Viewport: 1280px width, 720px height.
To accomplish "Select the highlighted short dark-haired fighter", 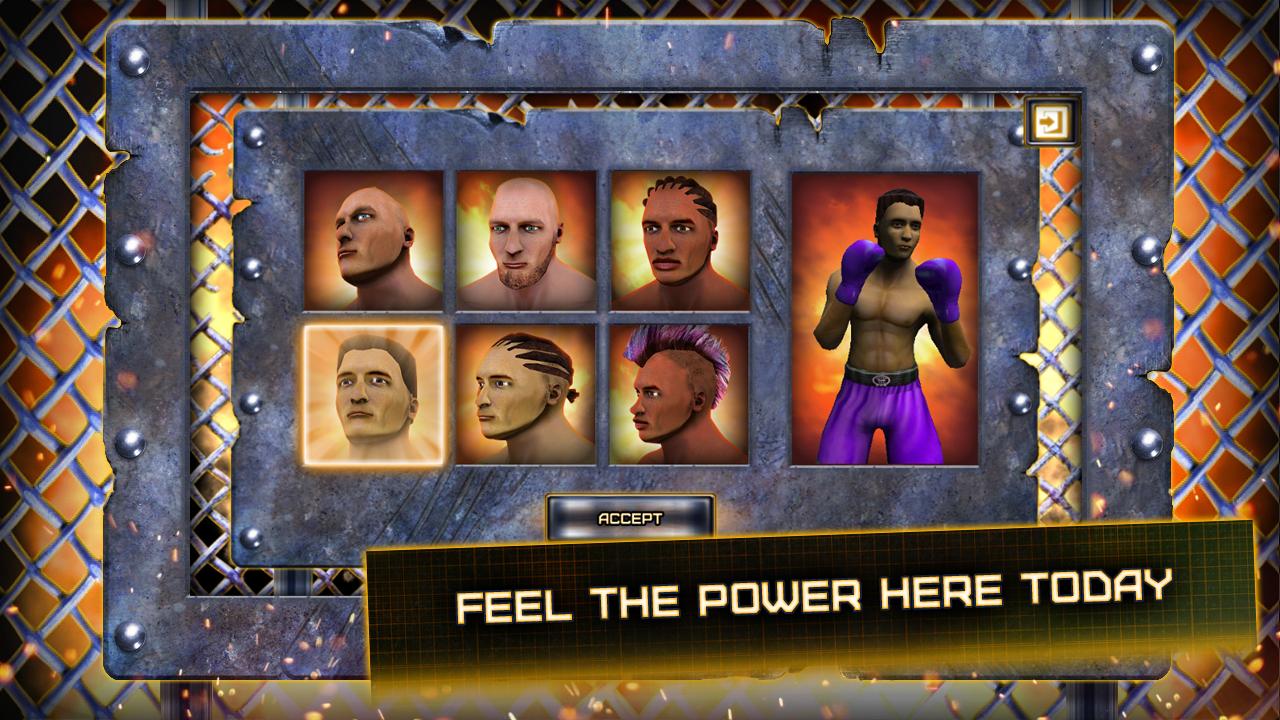I will [373, 395].
